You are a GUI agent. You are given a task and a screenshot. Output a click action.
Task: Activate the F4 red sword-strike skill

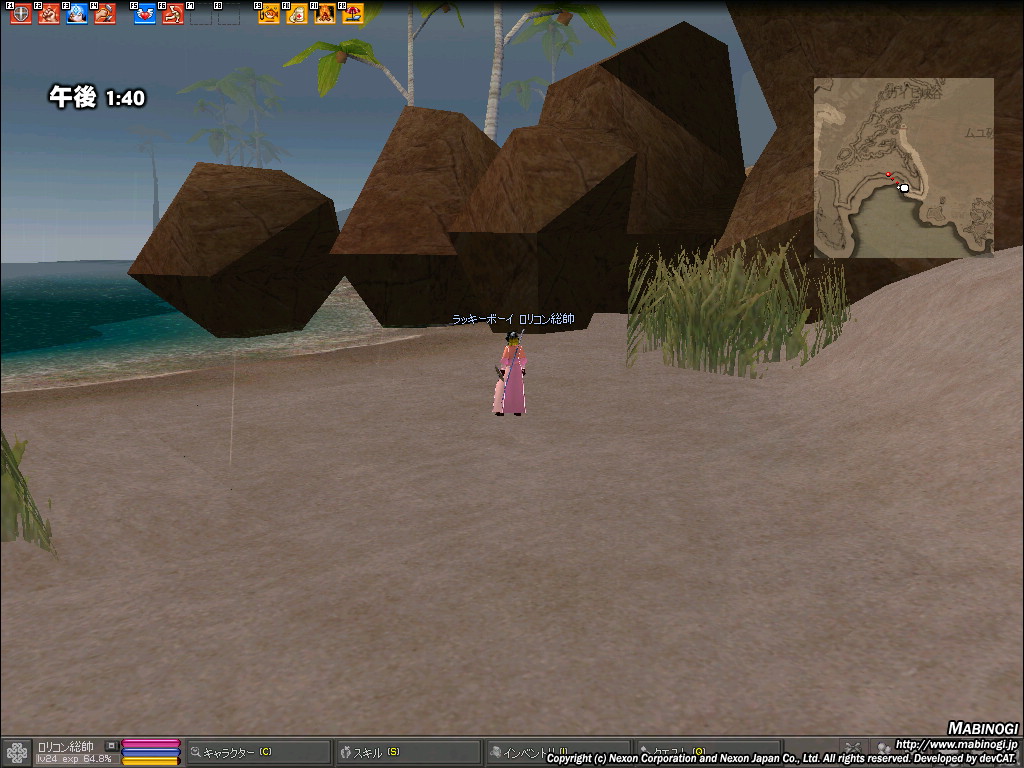pos(104,14)
